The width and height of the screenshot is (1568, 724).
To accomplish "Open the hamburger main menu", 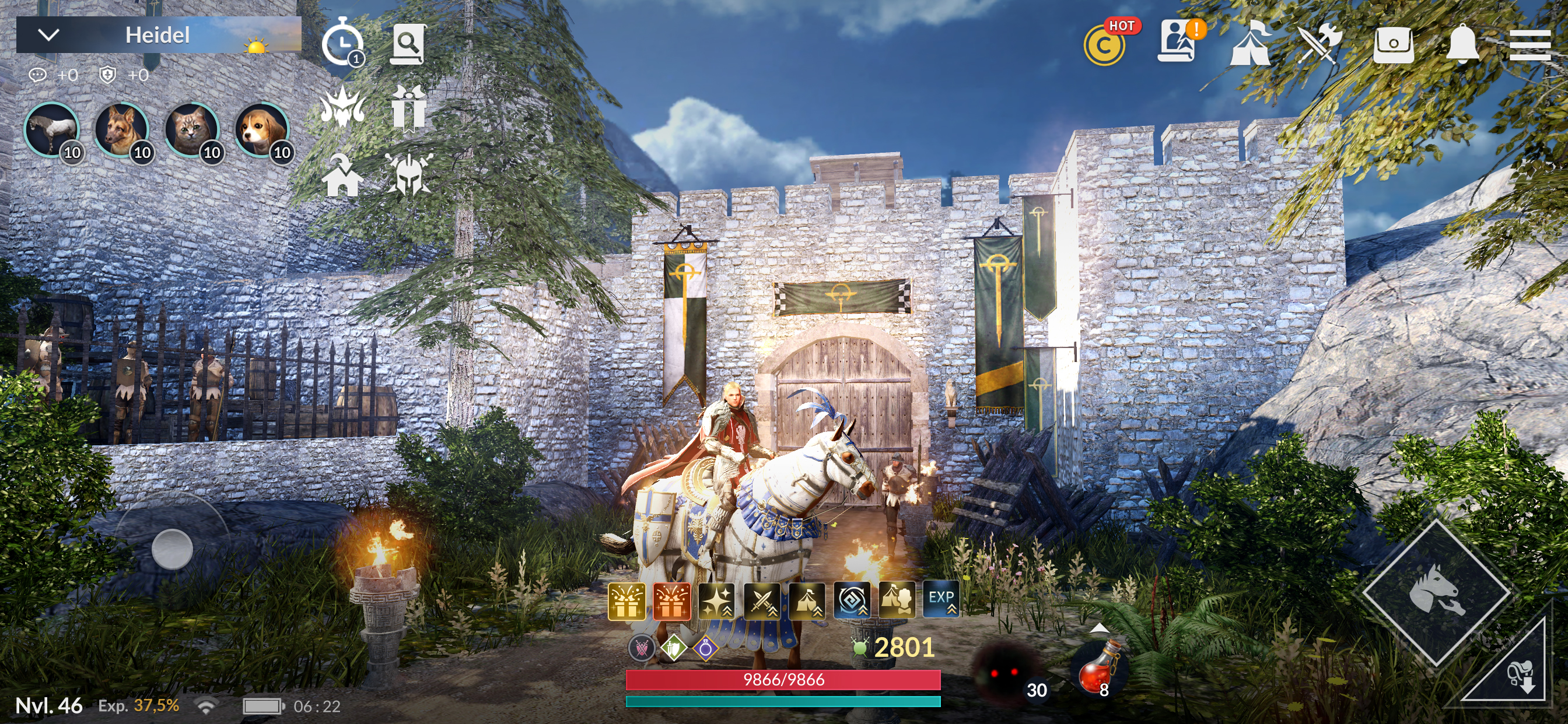I will 1529,44.
